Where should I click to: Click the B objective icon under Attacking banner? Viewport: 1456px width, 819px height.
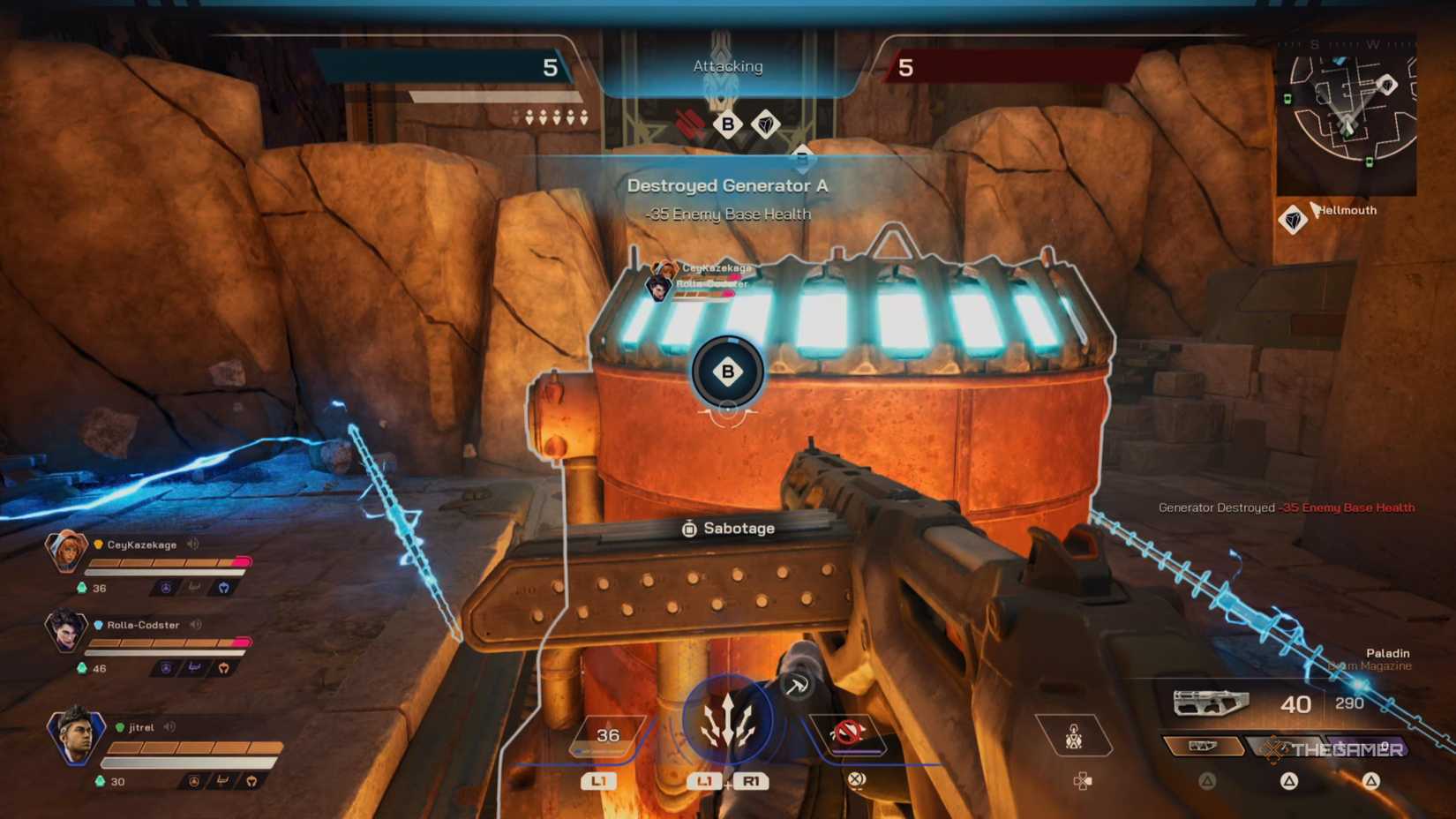pyautogui.click(x=727, y=124)
